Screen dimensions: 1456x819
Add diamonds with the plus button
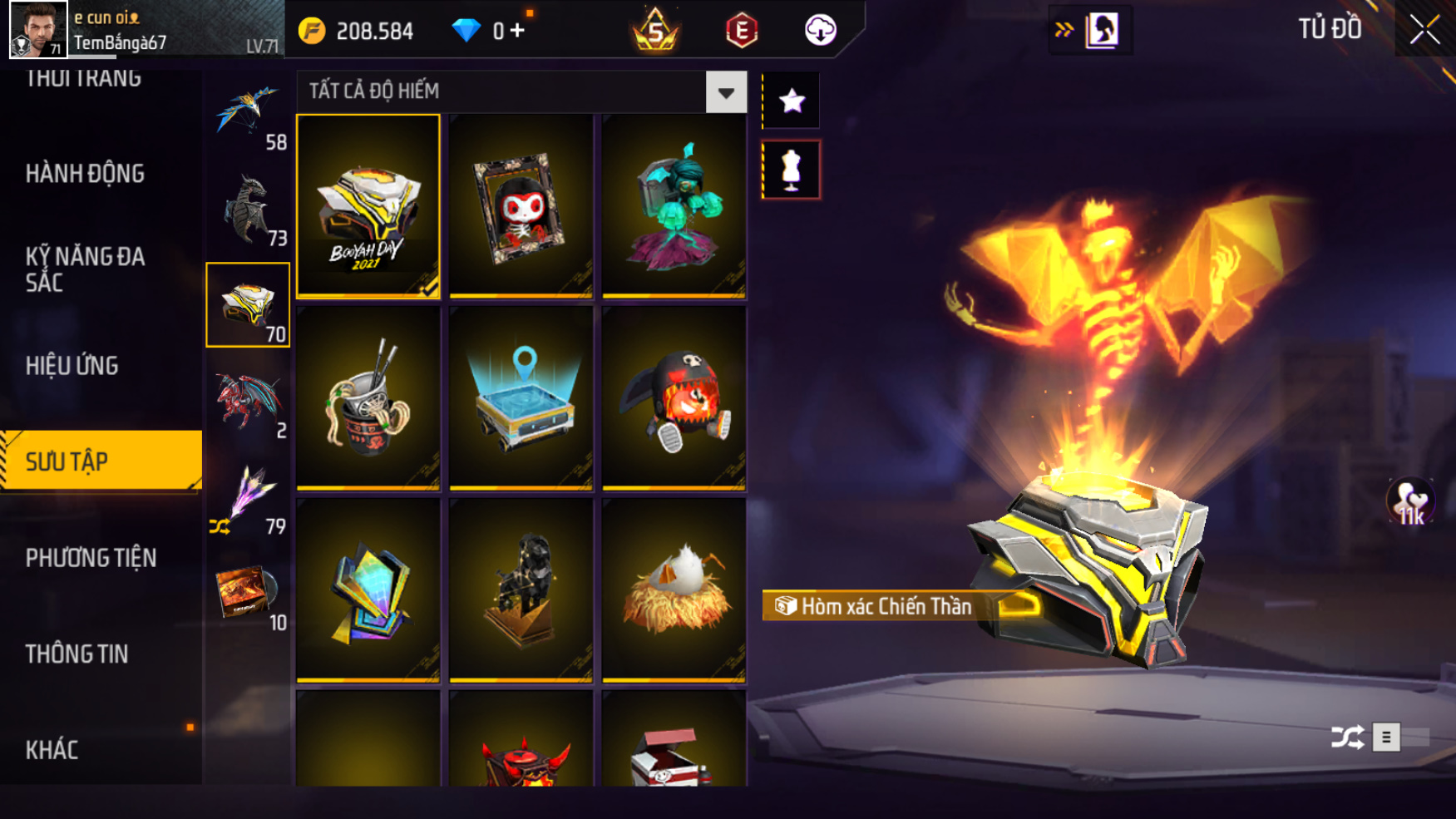click(517, 31)
